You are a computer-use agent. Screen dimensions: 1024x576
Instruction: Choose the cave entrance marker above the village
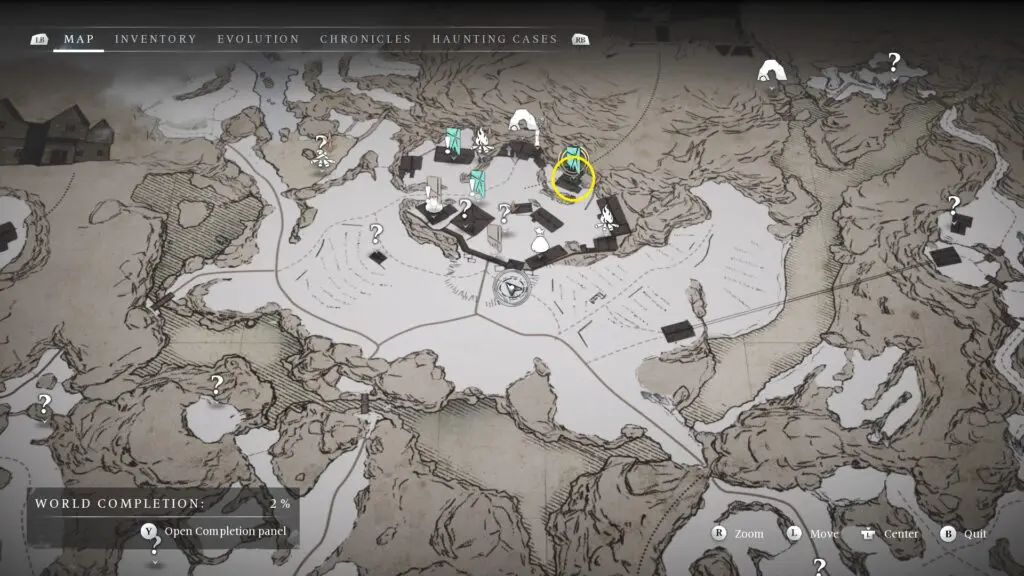[520, 124]
